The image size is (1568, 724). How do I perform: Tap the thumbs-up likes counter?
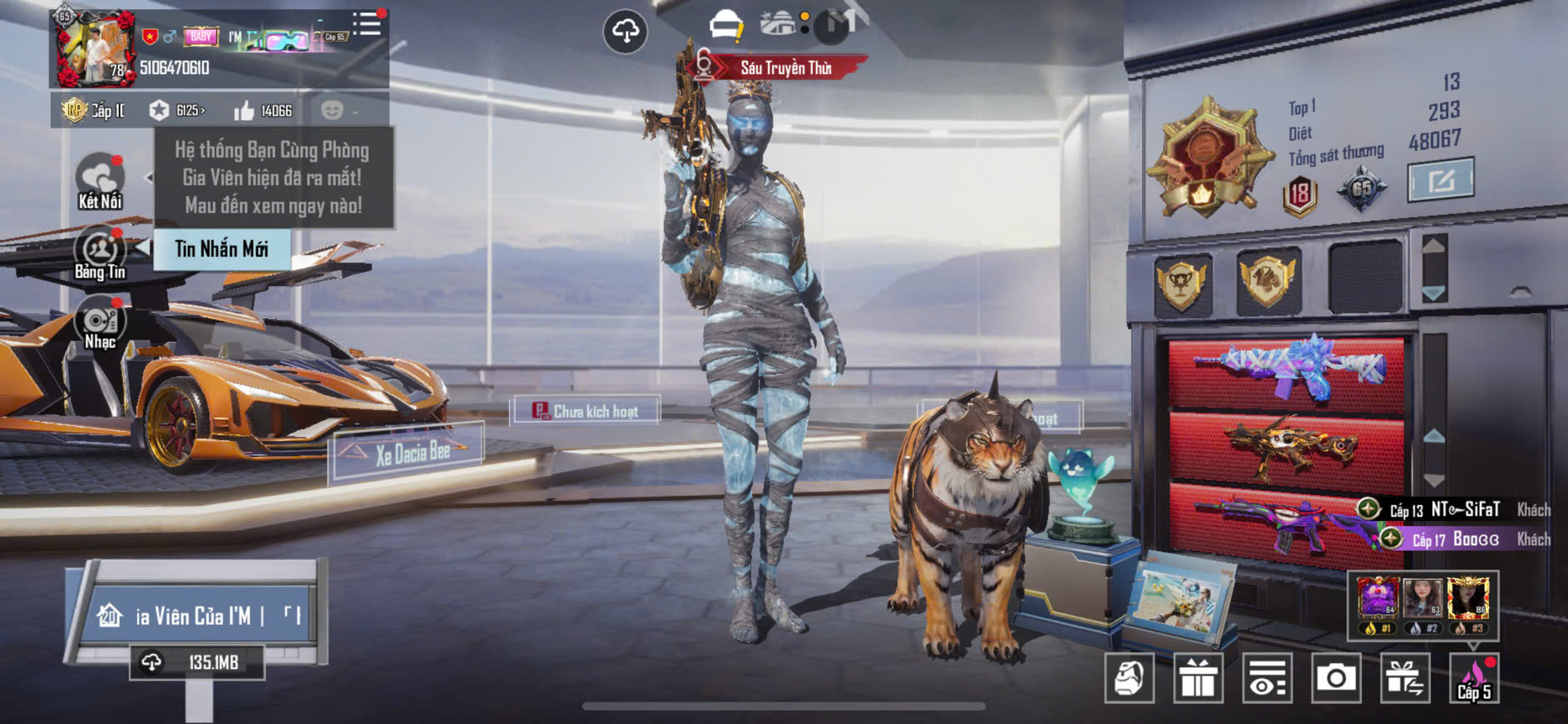click(x=263, y=111)
